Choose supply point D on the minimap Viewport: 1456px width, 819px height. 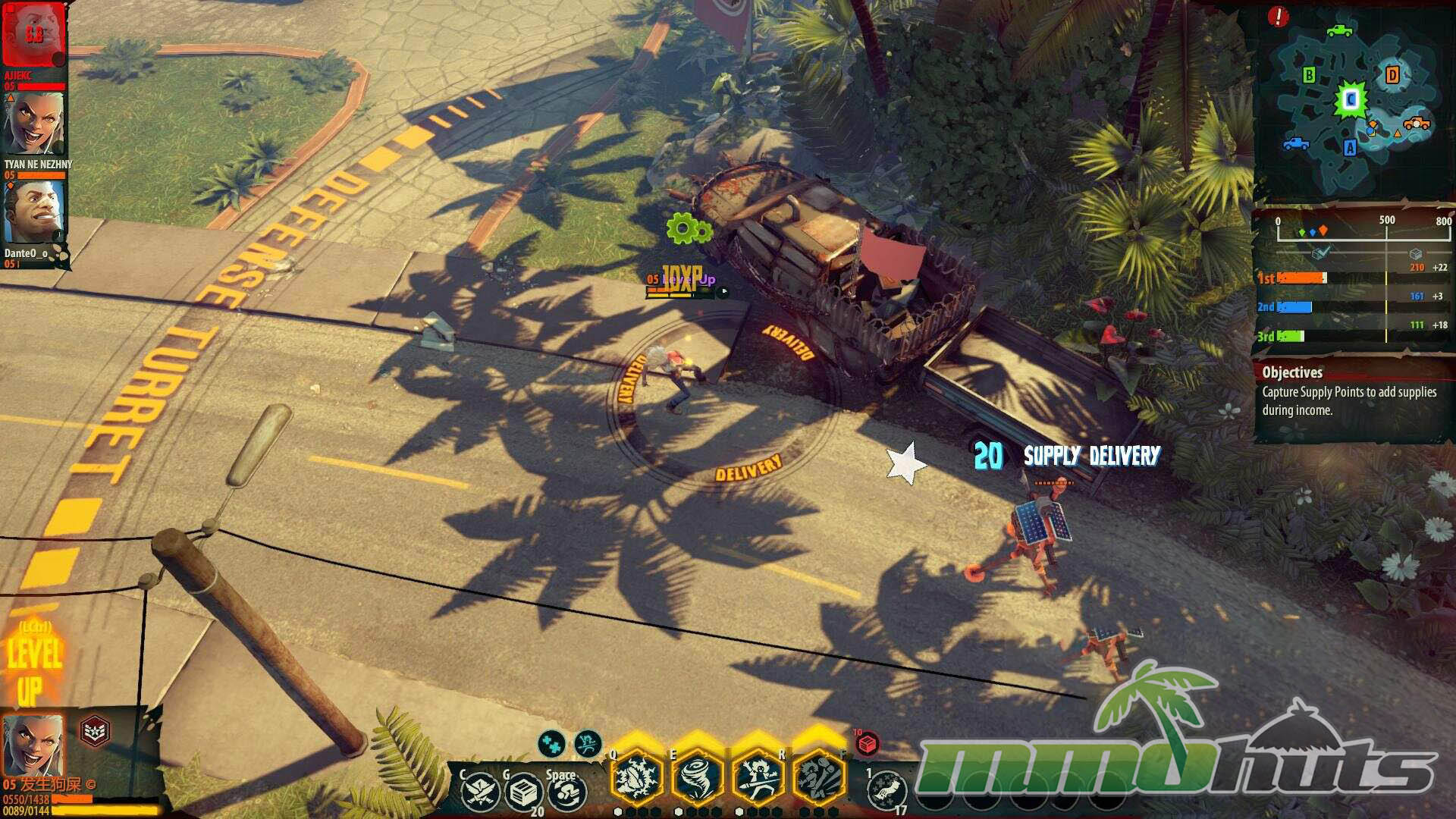pyautogui.click(x=1392, y=74)
